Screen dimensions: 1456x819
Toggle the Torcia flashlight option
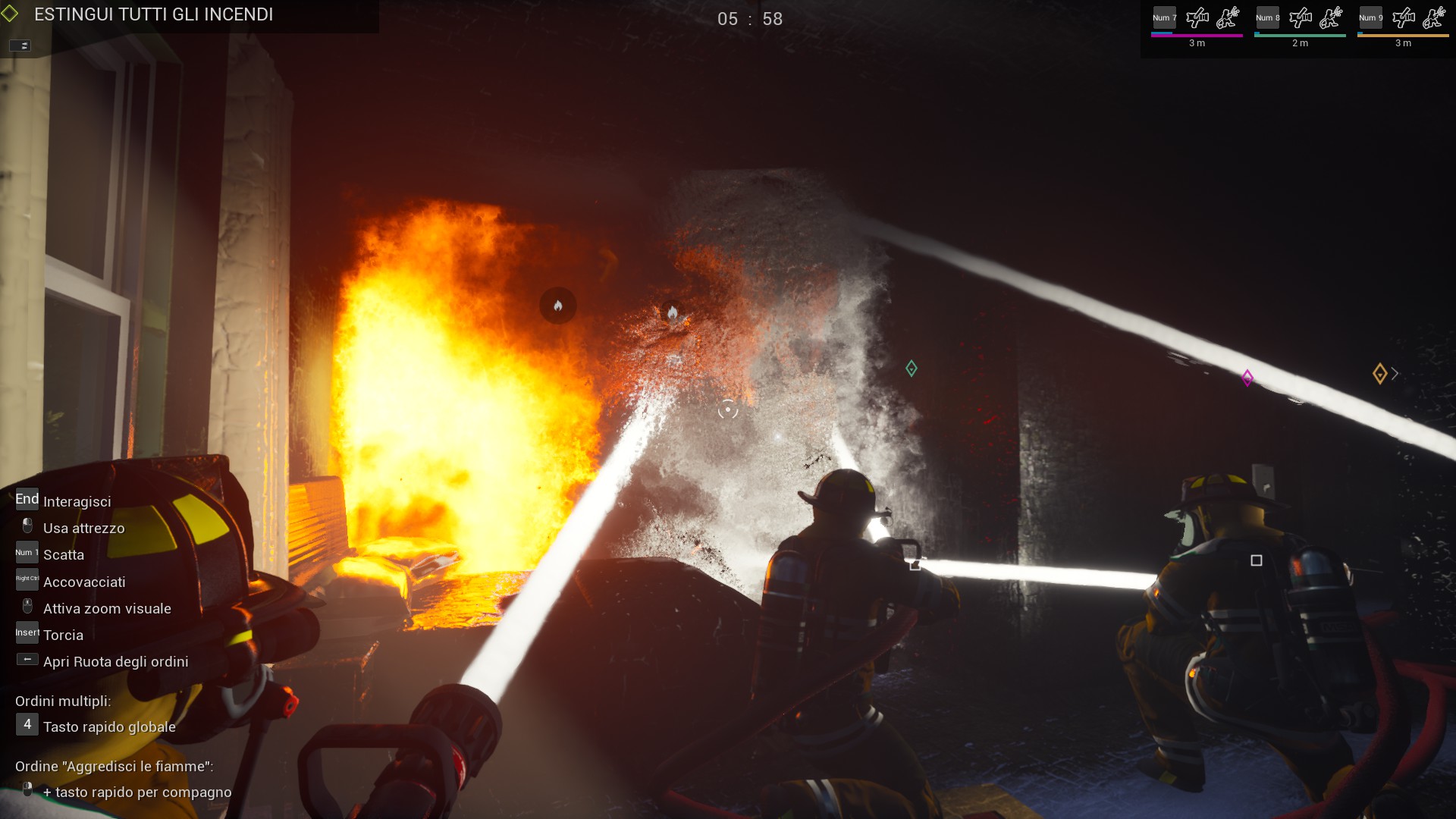(63, 635)
